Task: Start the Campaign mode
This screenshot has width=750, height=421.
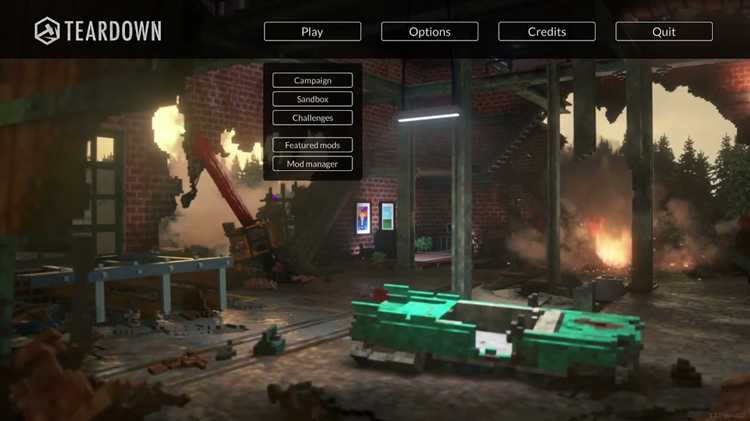Action: point(312,80)
